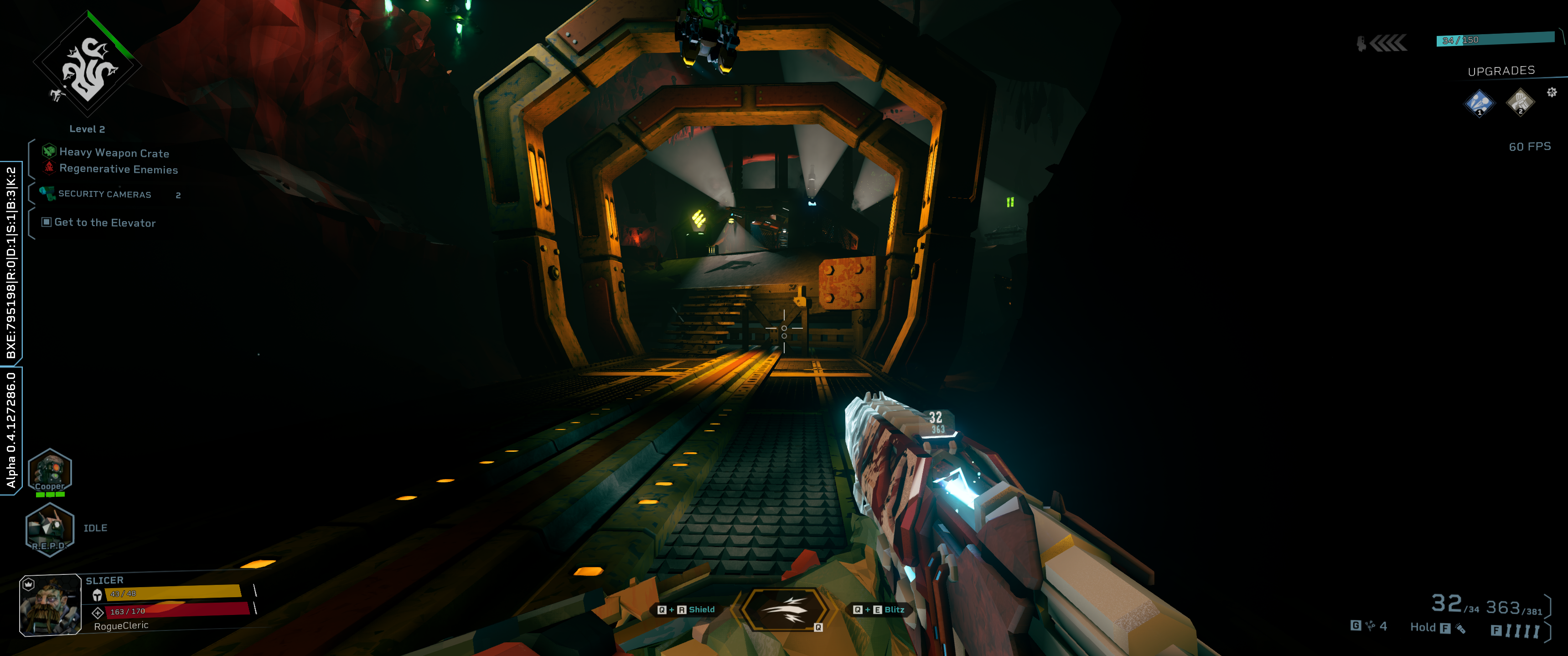Select the Get to the Elevator objective

point(105,223)
